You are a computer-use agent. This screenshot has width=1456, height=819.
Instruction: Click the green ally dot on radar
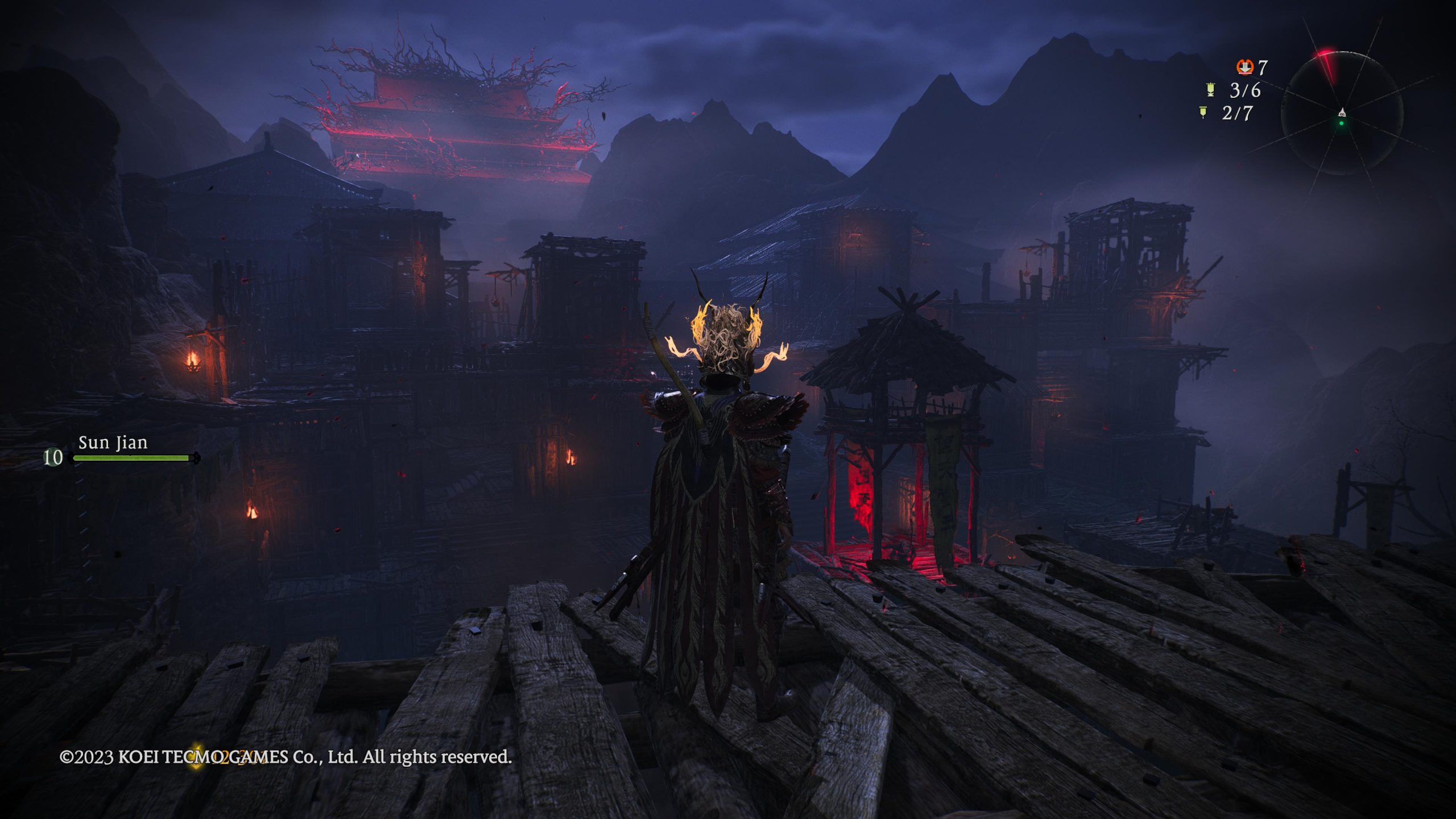click(1342, 123)
